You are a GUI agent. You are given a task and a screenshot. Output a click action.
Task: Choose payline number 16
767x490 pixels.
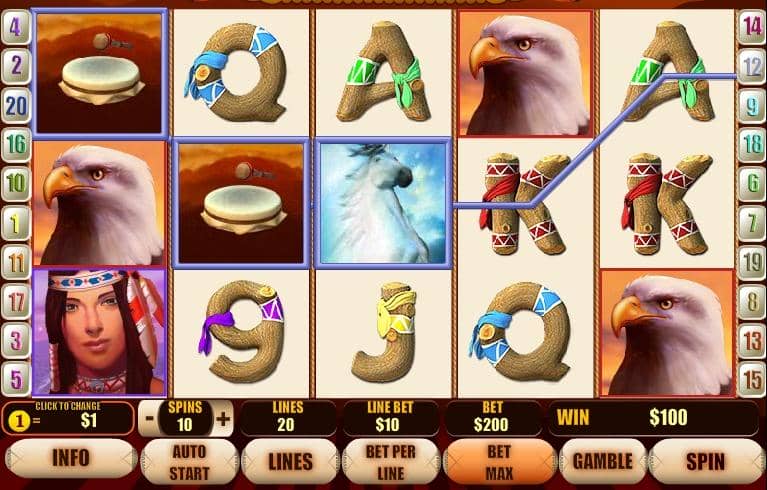(15, 143)
